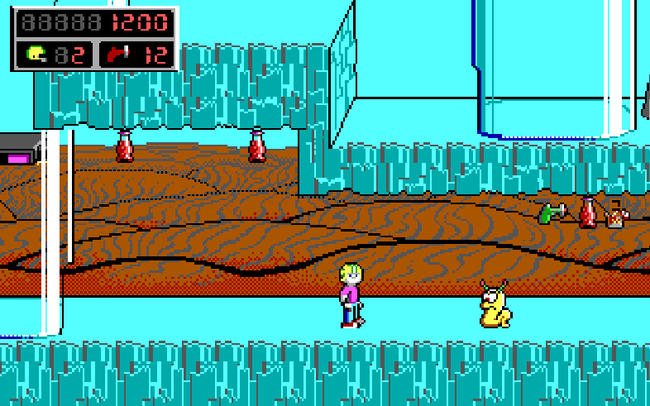The image size is (650, 406).
Task: Click the red raygun ammo icon
Action: coord(116,54)
